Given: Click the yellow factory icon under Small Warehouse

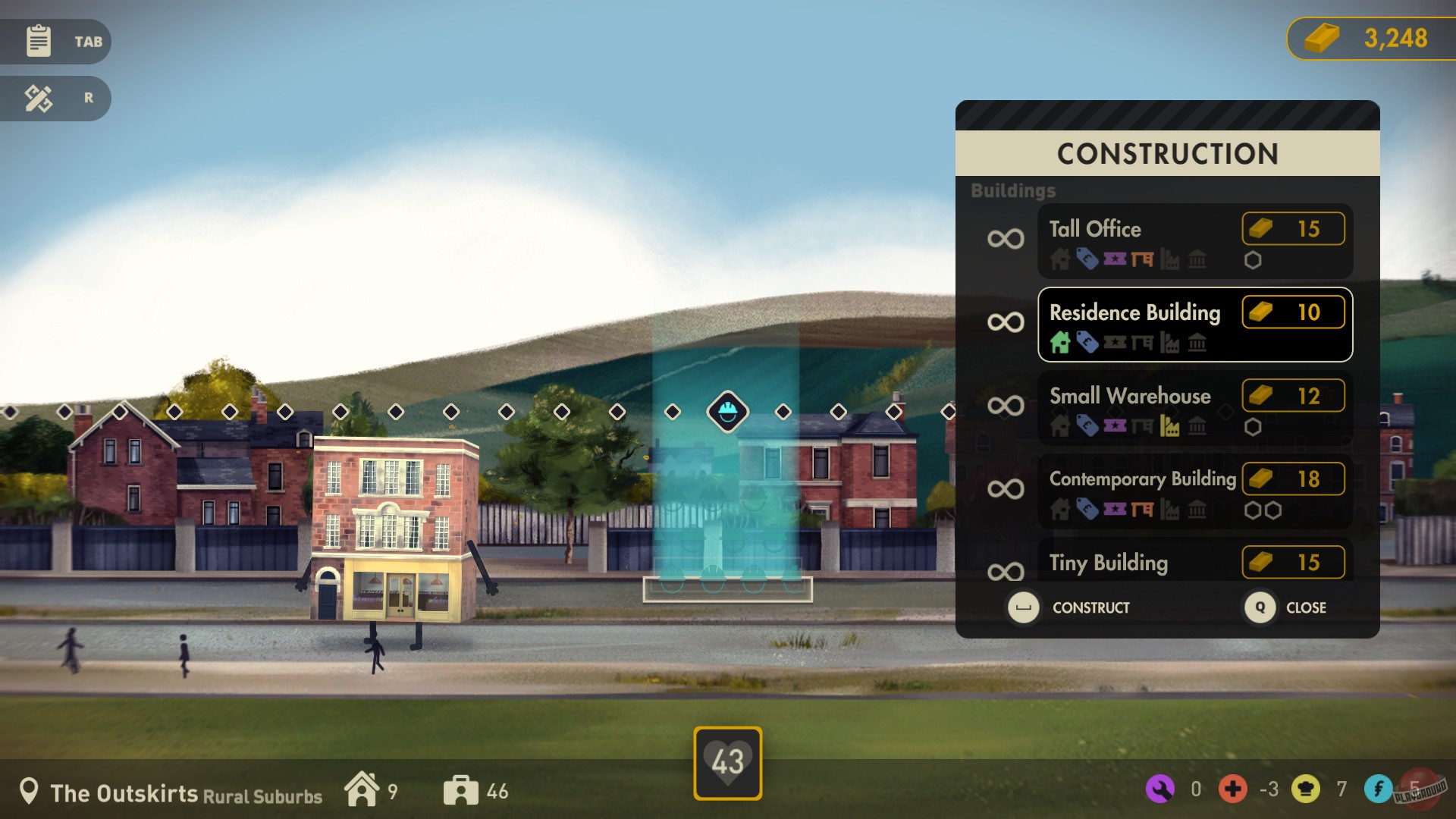Looking at the screenshot, I should 1169,426.
